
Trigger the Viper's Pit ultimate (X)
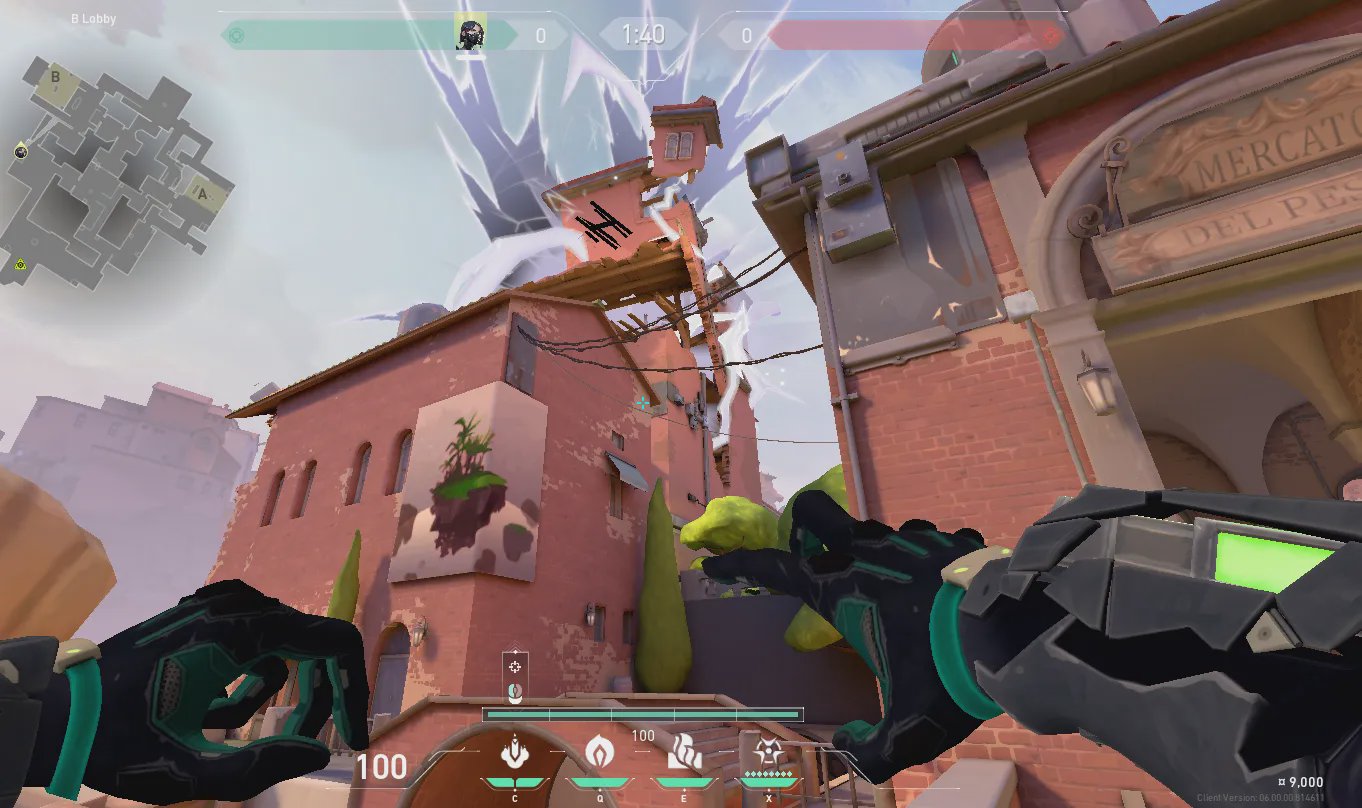[769, 751]
